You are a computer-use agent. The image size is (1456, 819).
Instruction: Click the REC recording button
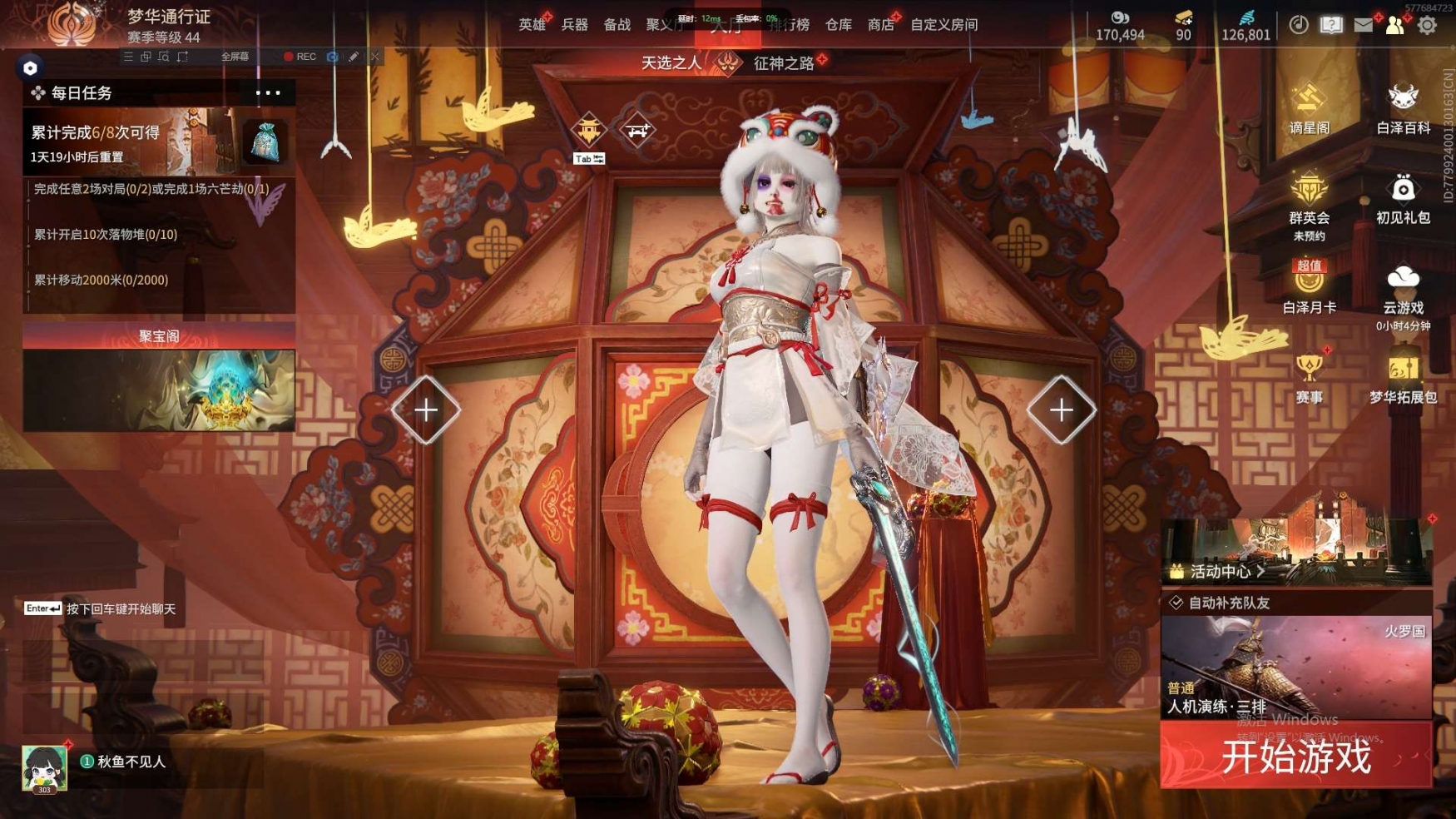pyautogui.click(x=300, y=57)
